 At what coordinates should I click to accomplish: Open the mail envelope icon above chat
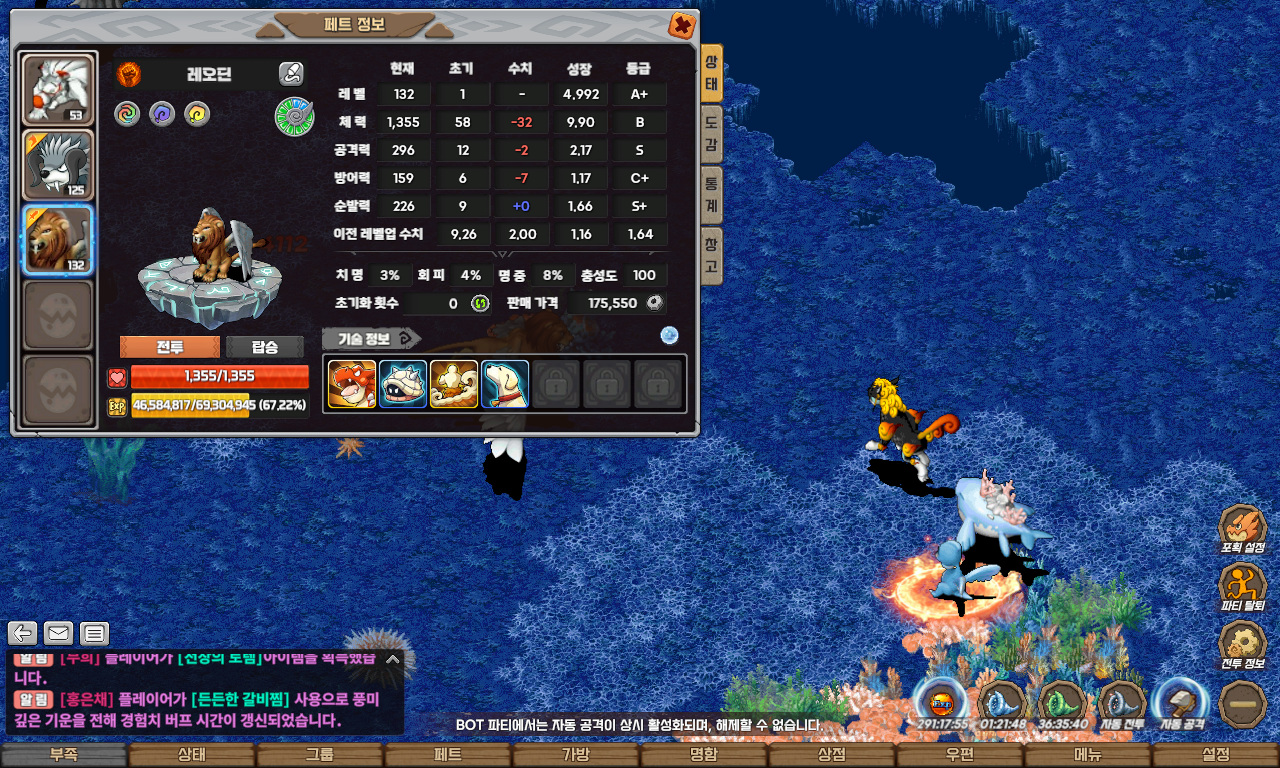59,633
